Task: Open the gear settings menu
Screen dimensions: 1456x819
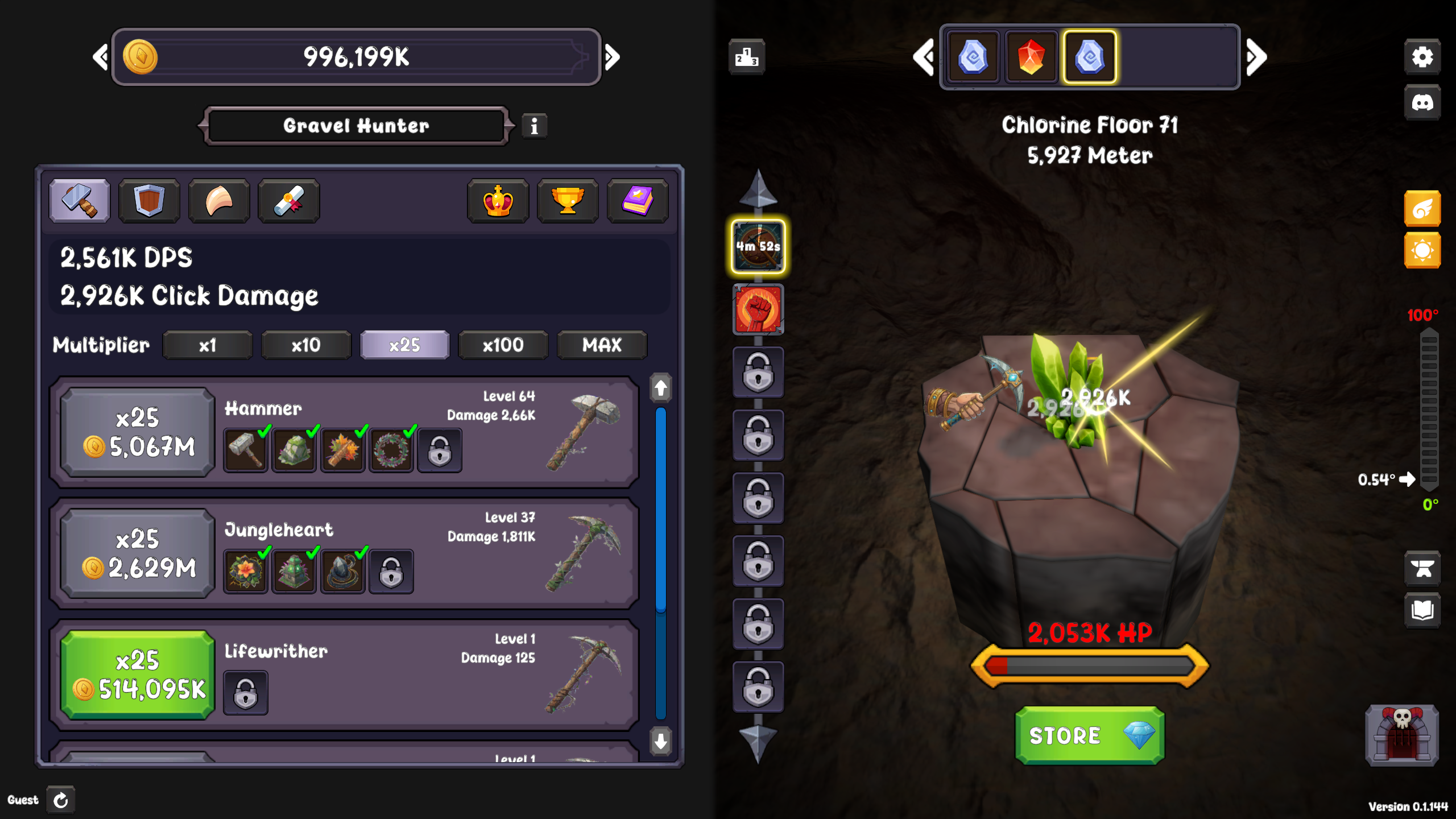Action: pos(1422,57)
